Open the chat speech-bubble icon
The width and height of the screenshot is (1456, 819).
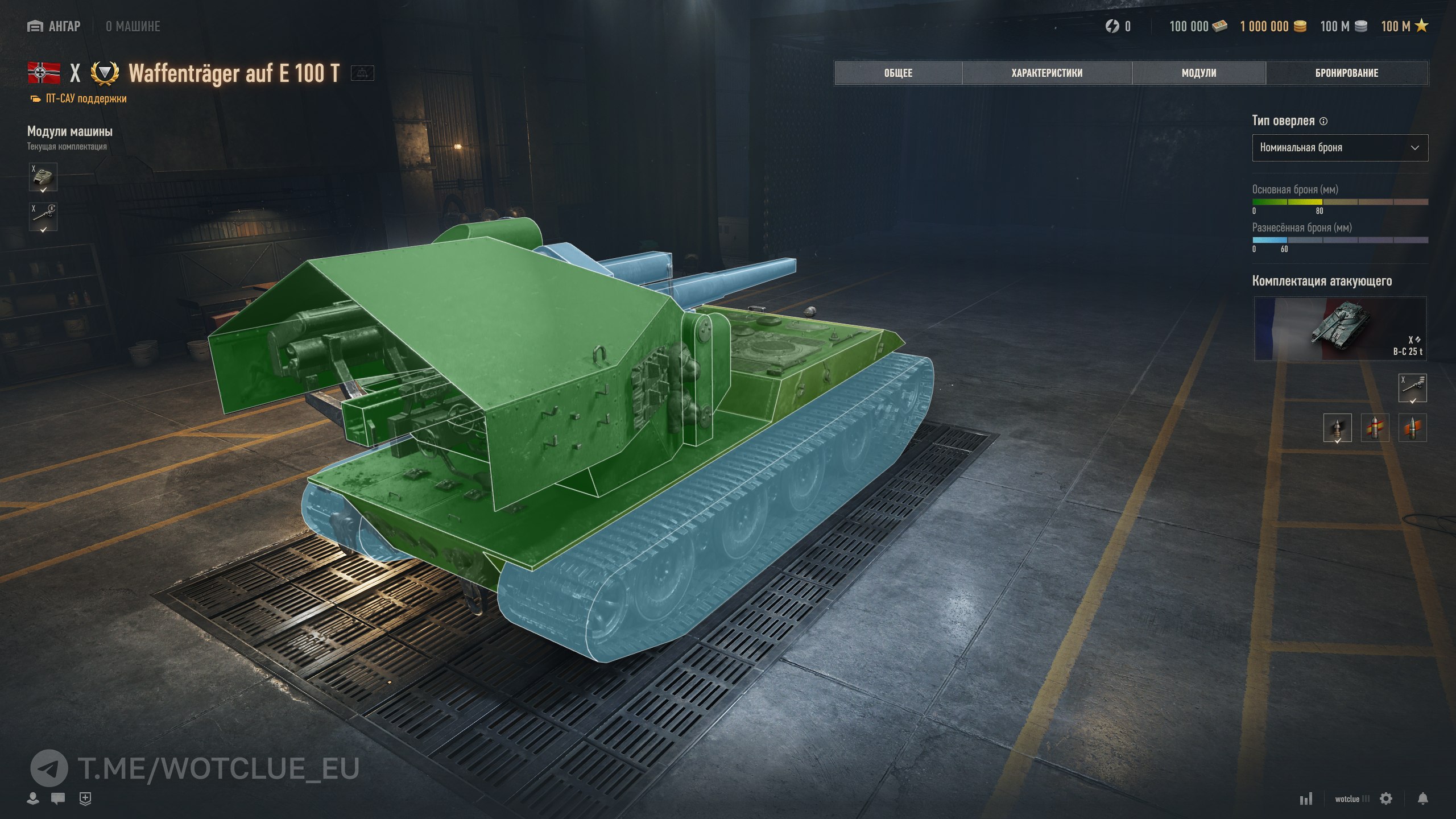pos(58,799)
